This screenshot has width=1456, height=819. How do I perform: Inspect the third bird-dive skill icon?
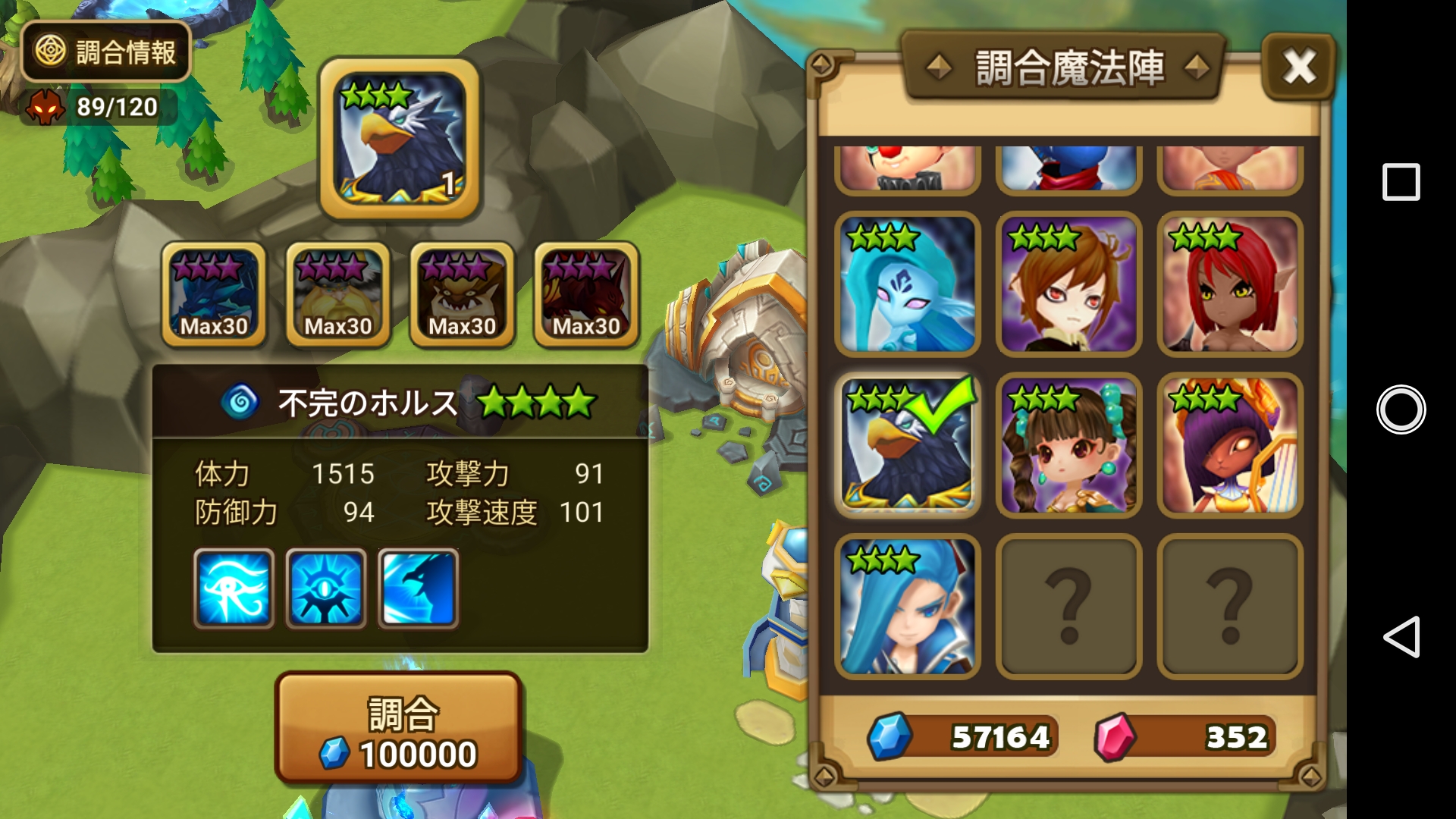click(416, 590)
